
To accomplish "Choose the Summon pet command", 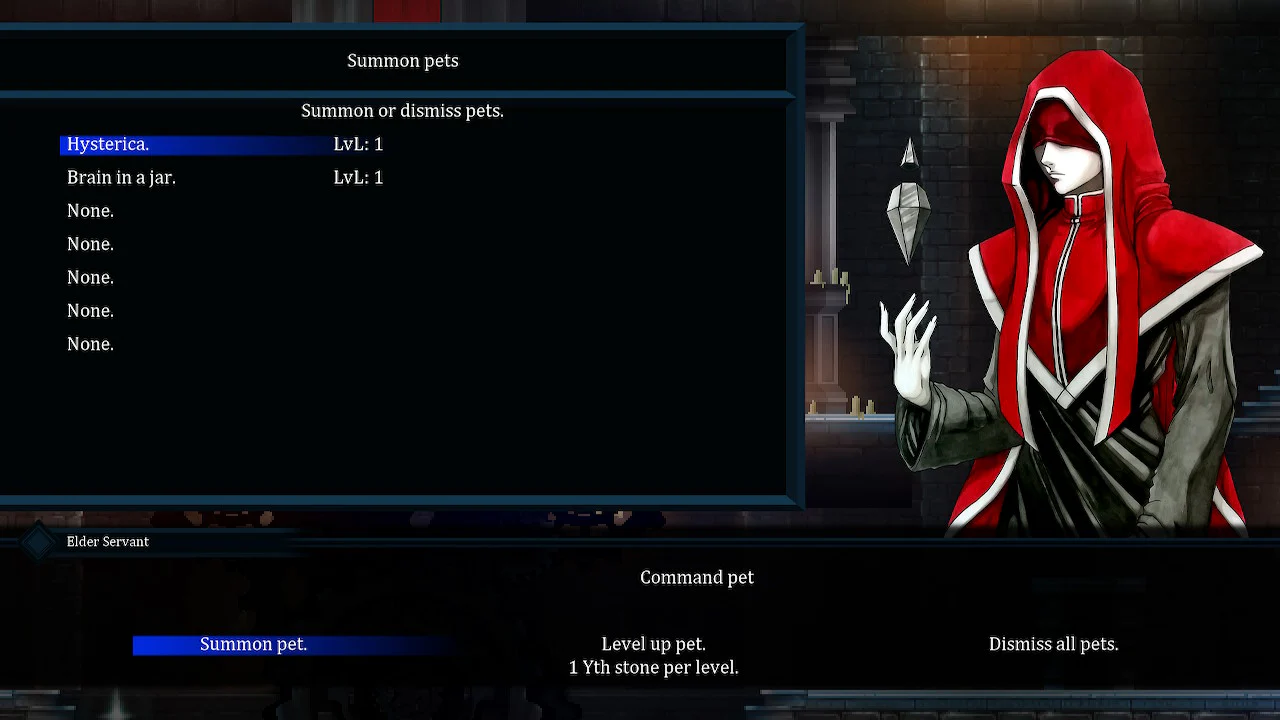I will click(253, 644).
